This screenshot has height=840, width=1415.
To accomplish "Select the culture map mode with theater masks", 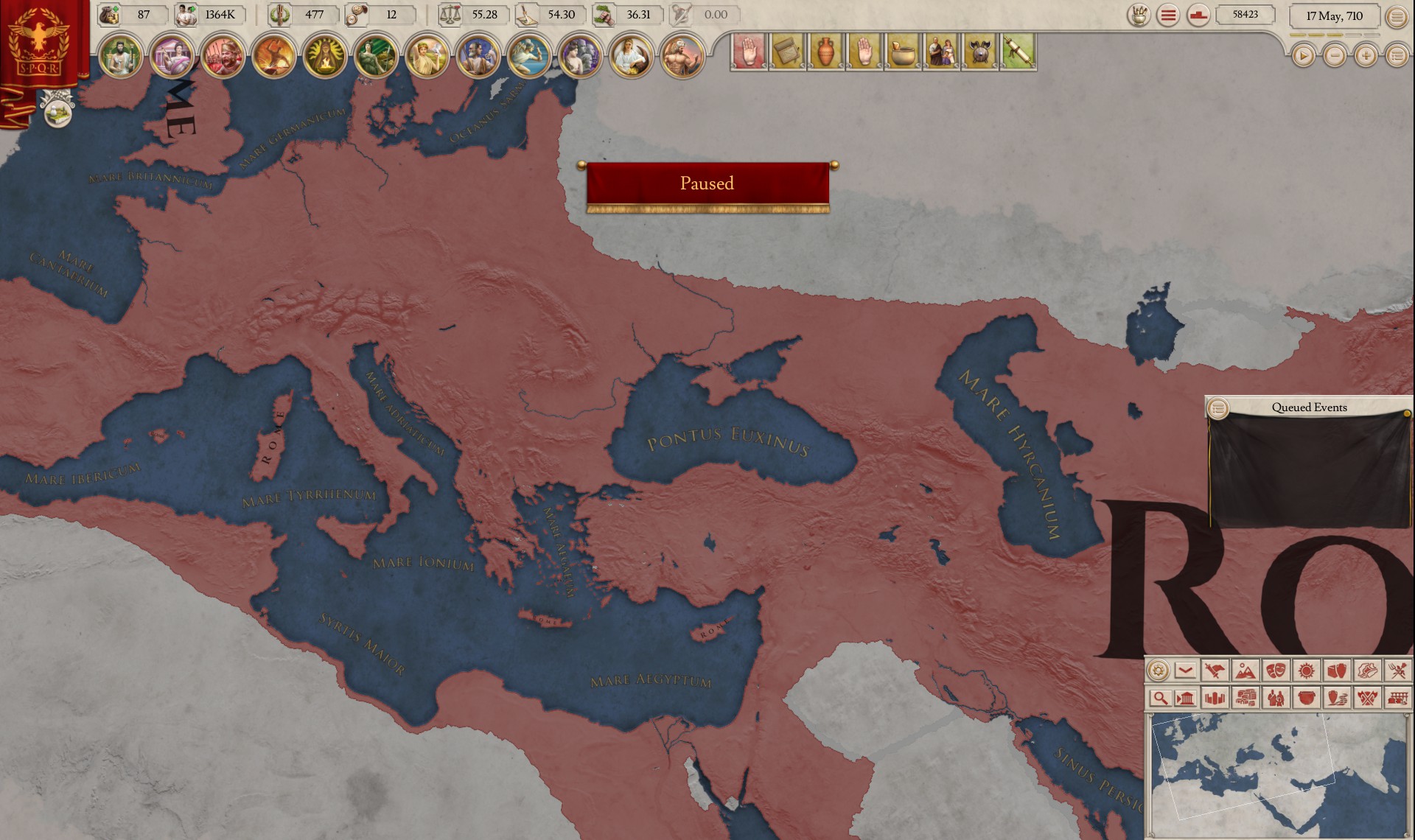I will tap(1276, 671).
